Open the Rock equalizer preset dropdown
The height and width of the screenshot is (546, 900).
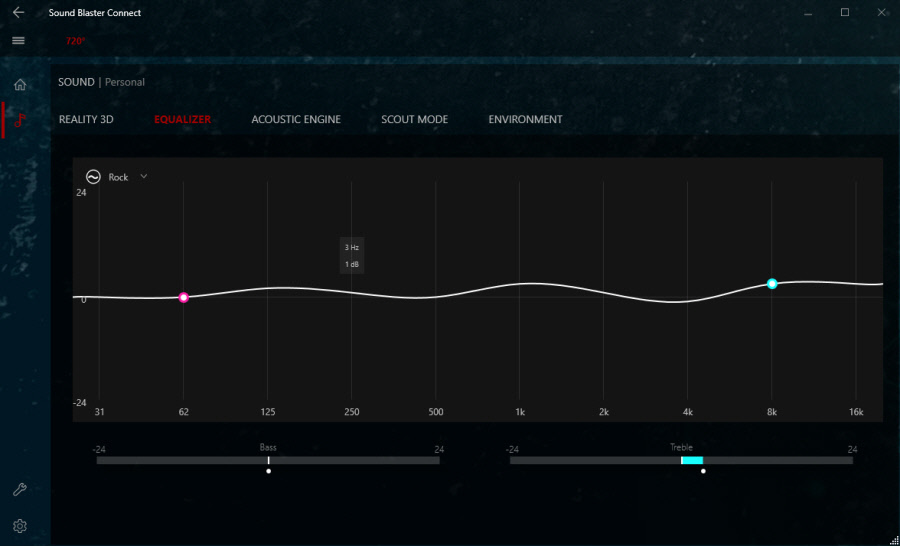pyautogui.click(x=143, y=177)
